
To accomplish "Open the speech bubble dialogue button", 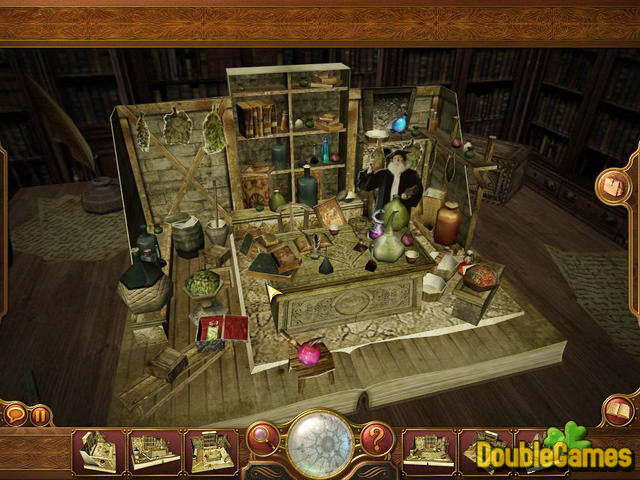I will coord(15,414).
